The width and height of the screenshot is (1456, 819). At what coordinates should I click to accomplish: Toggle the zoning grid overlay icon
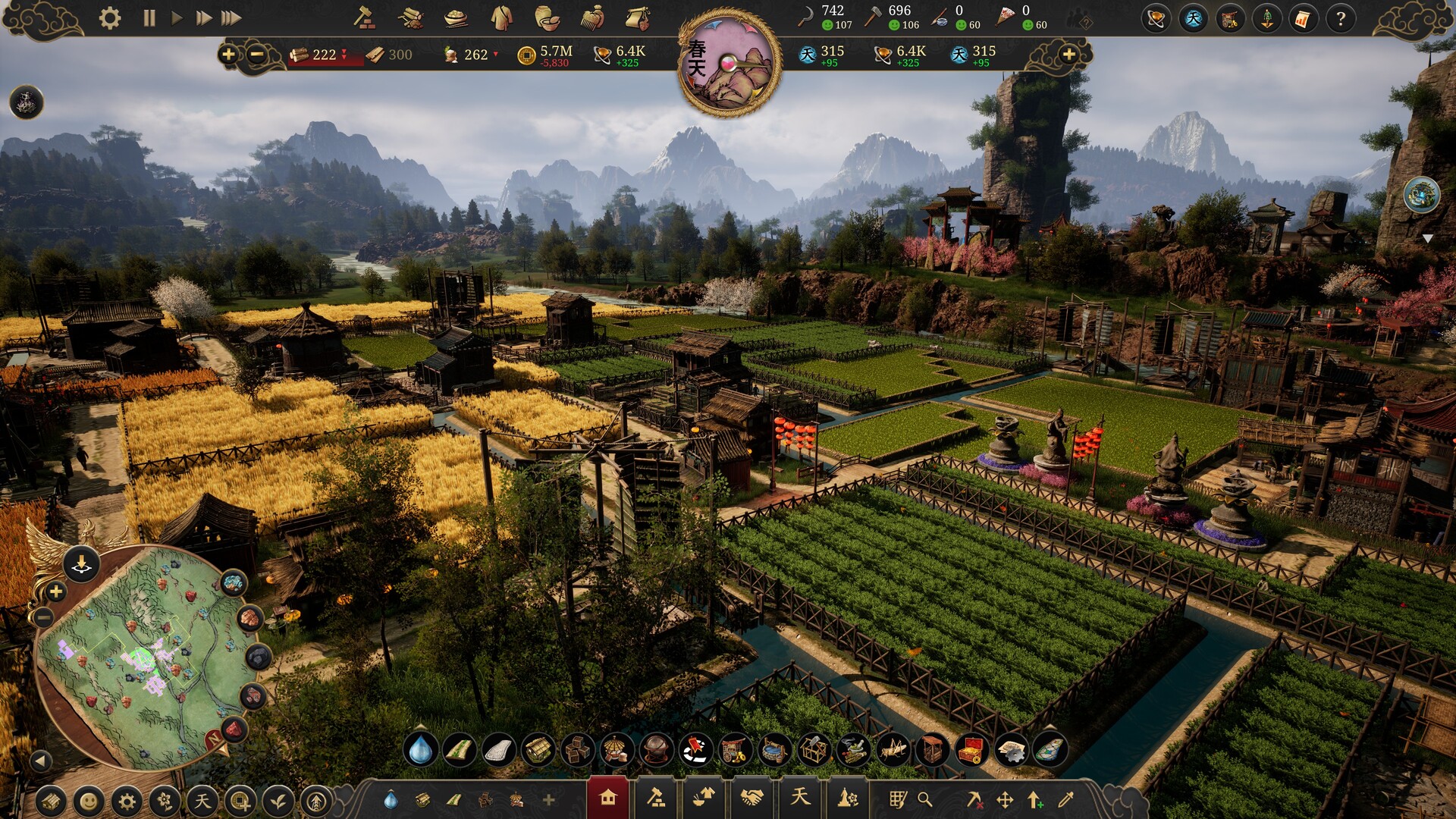pos(899,800)
